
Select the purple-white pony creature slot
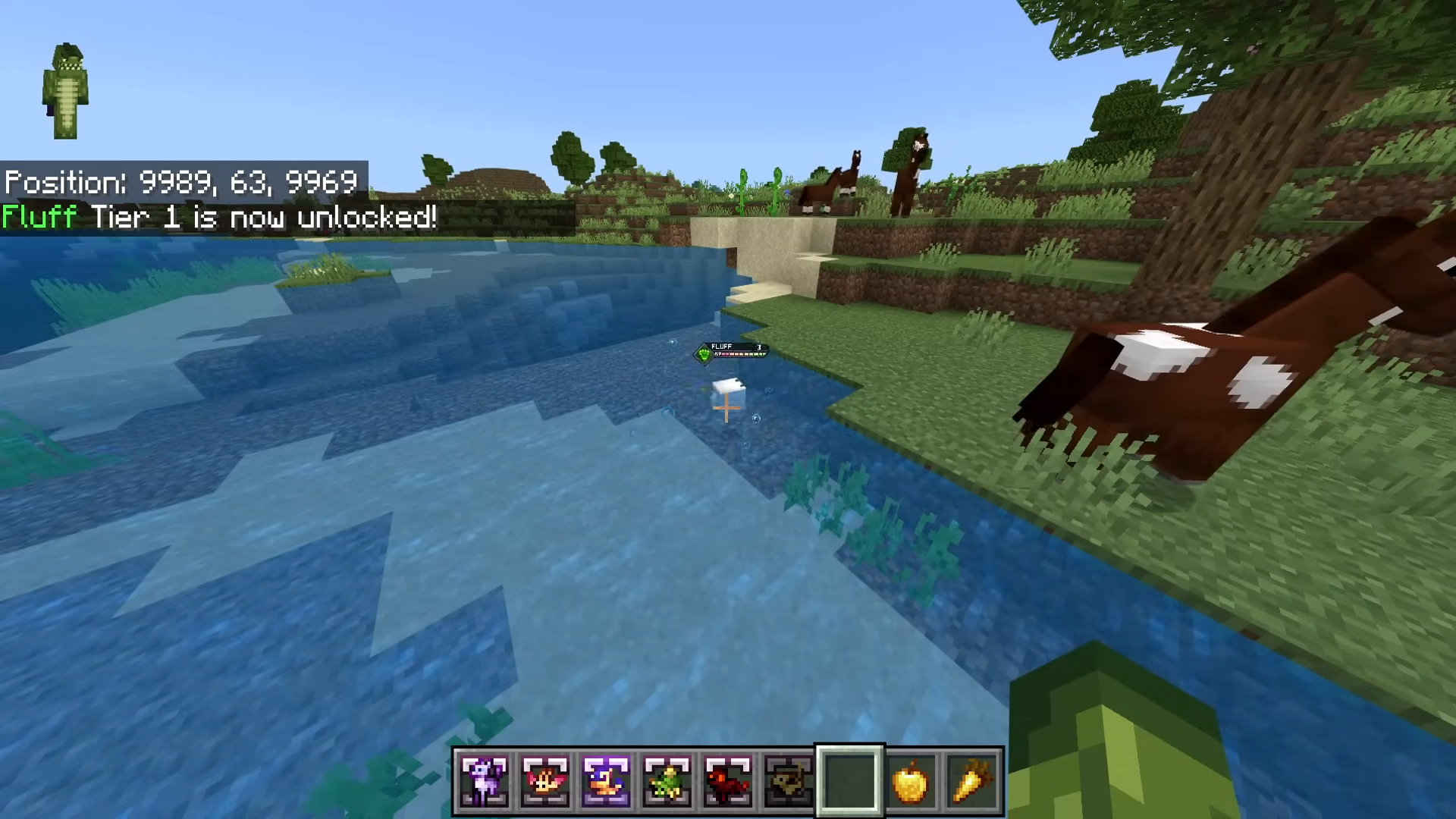(x=485, y=780)
